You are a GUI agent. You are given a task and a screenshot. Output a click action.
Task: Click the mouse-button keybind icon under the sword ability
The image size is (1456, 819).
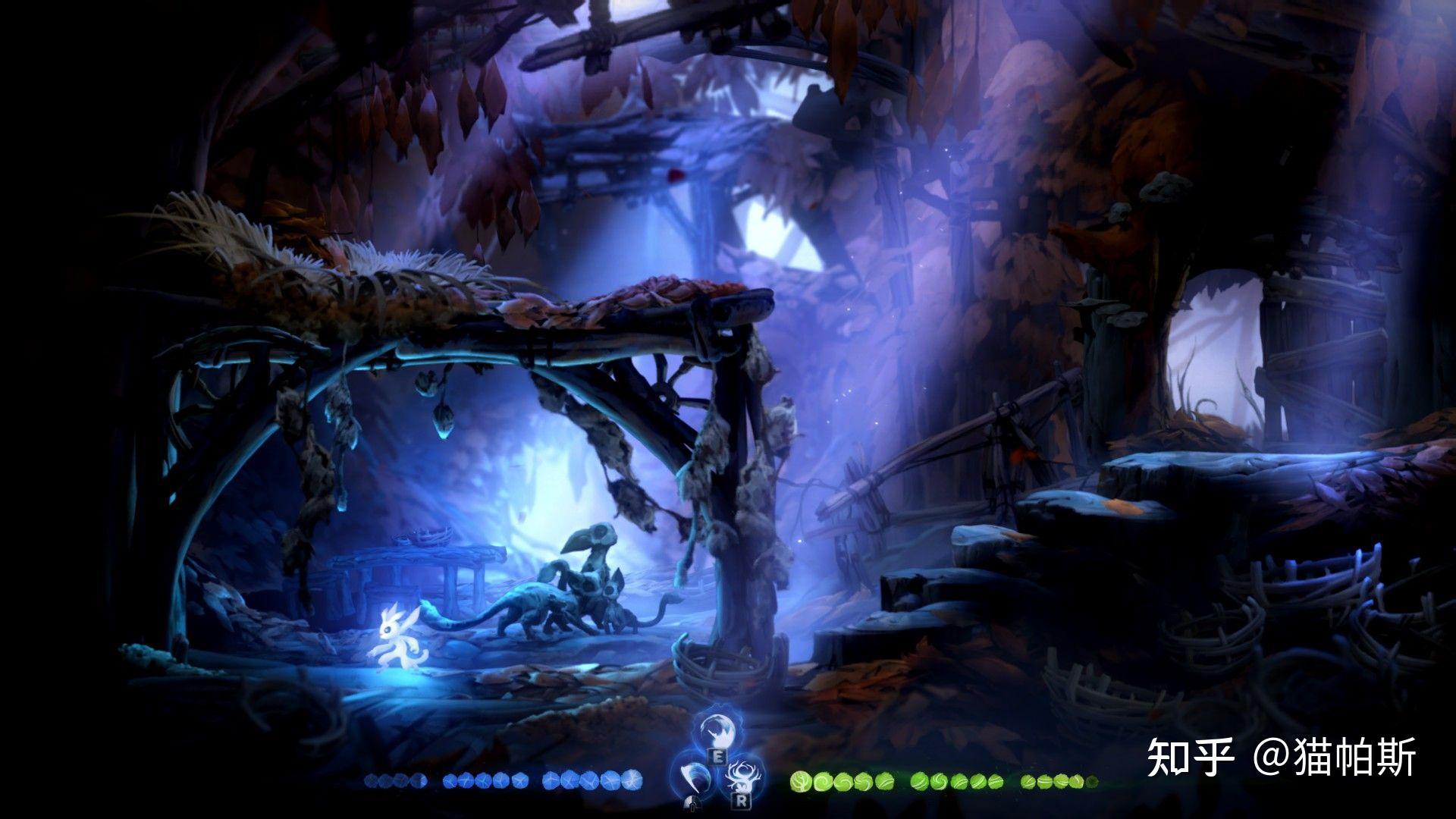click(x=692, y=805)
